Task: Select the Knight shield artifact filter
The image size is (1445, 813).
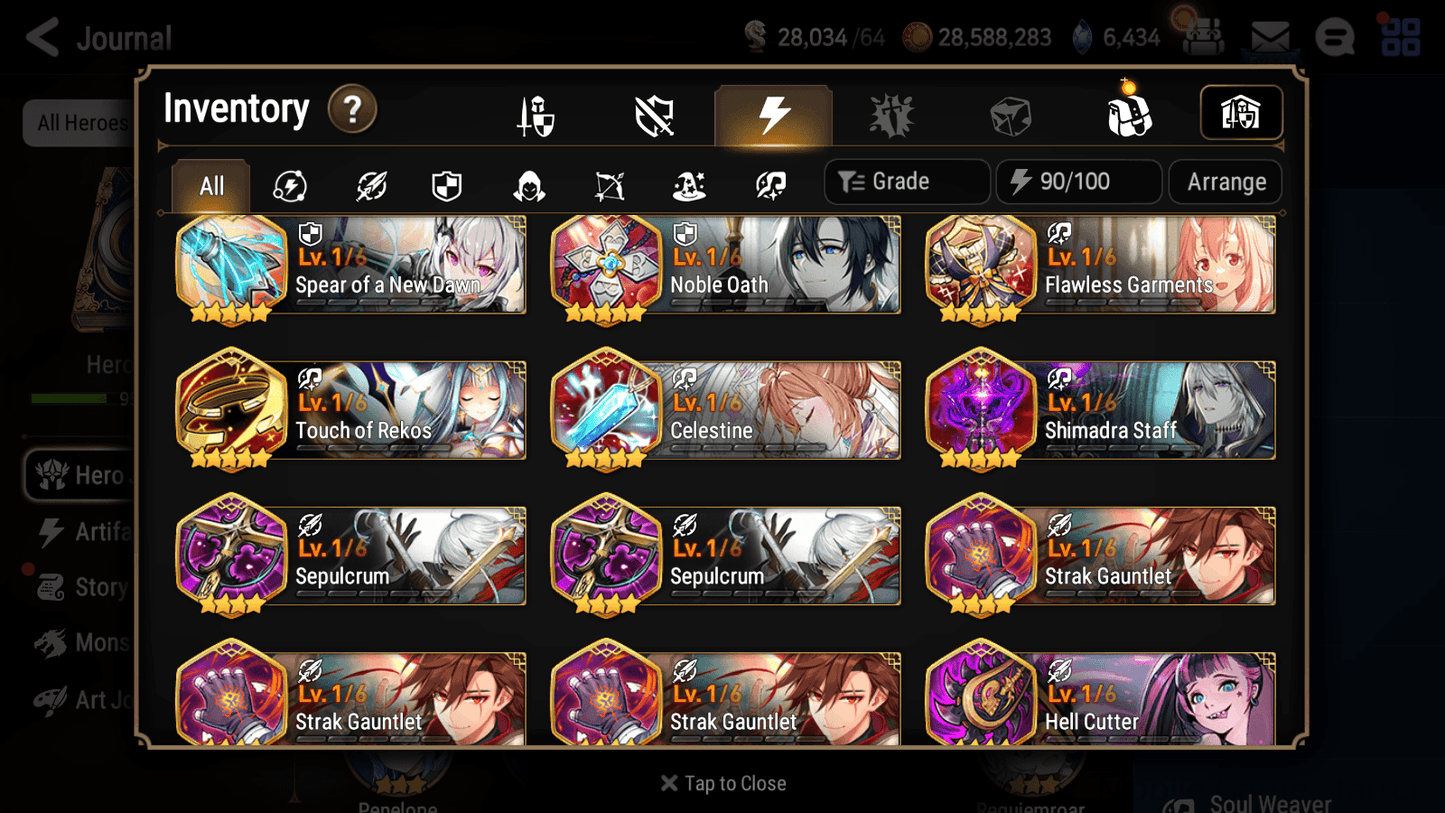Action: coord(448,186)
